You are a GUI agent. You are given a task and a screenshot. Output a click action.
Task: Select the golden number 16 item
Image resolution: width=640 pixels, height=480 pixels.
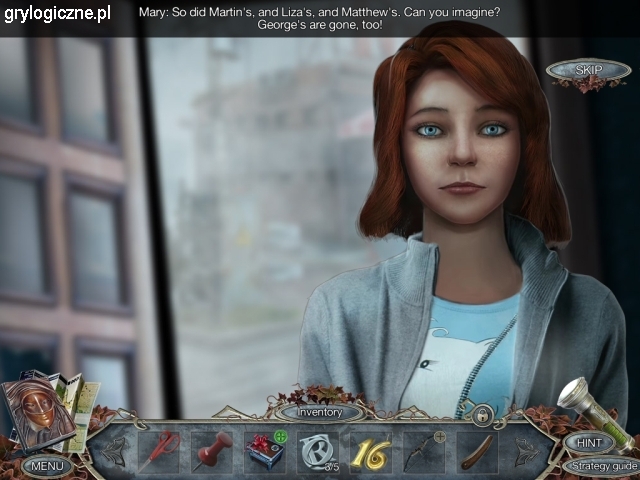coord(371,450)
